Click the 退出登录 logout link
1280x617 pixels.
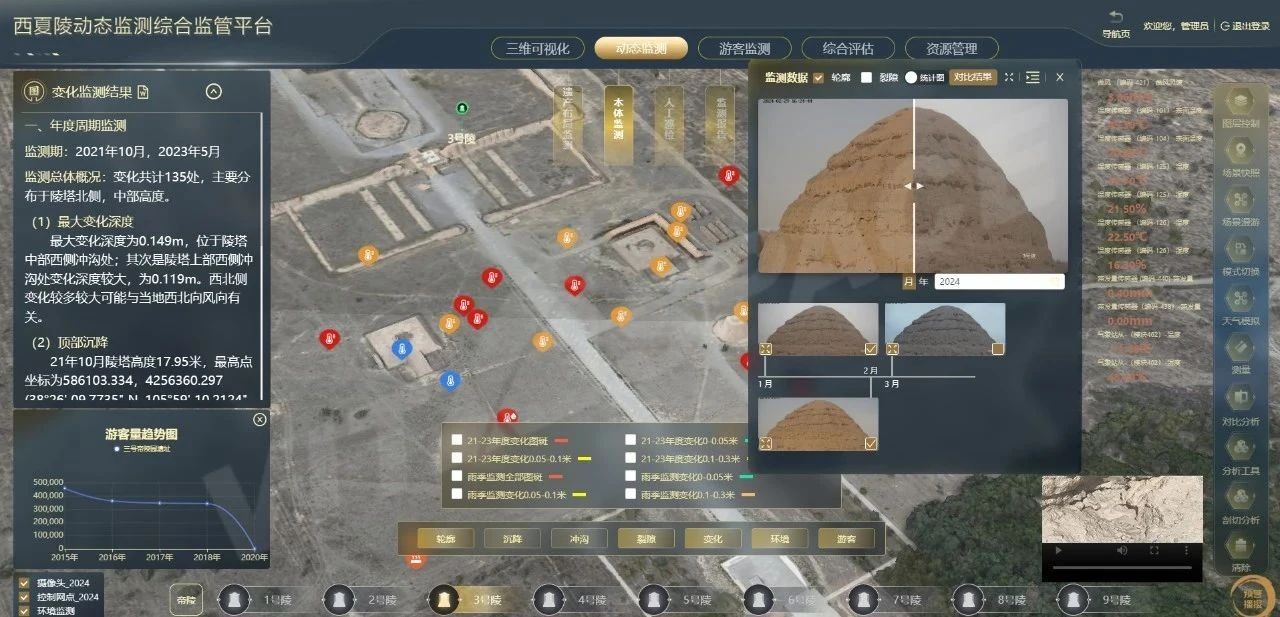(1245, 26)
